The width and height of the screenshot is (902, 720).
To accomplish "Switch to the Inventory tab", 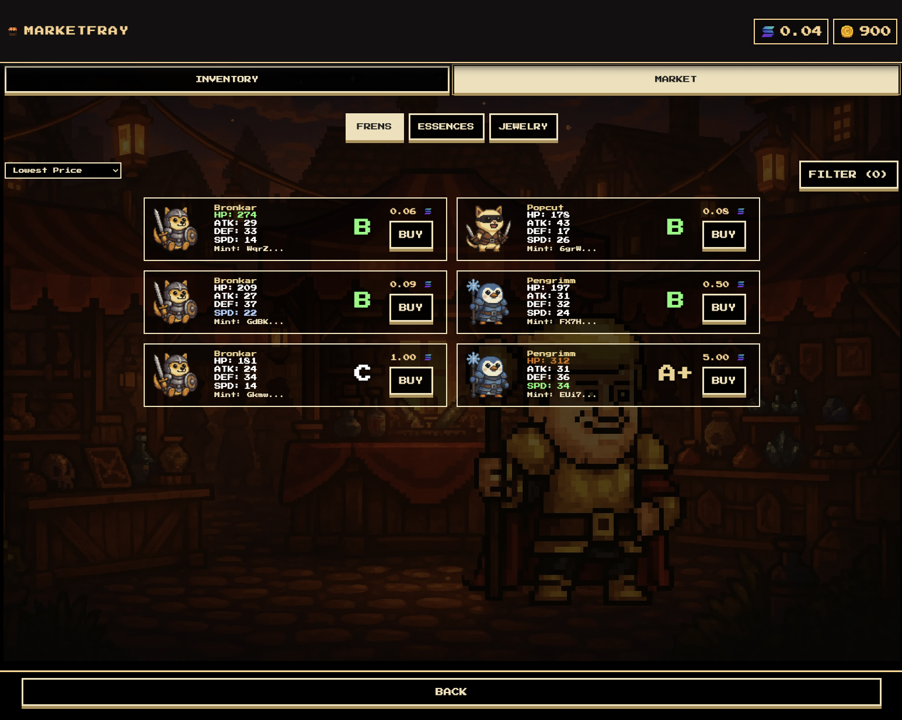I will pyautogui.click(x=227, y=79).
